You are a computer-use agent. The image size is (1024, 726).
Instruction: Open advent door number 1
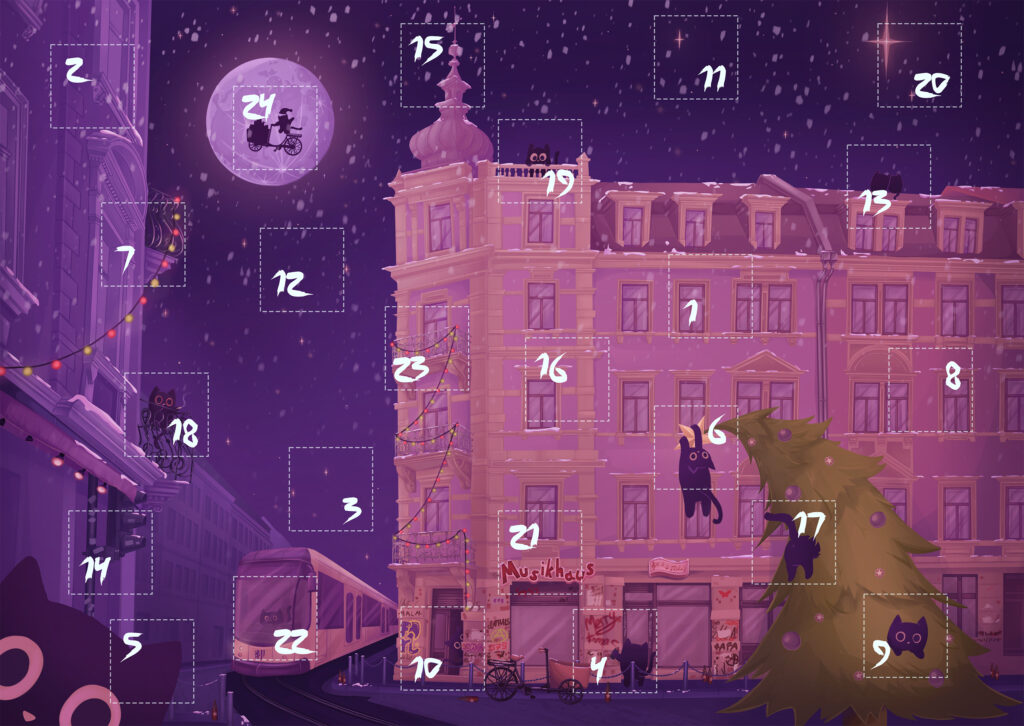[x=710, y=296]
